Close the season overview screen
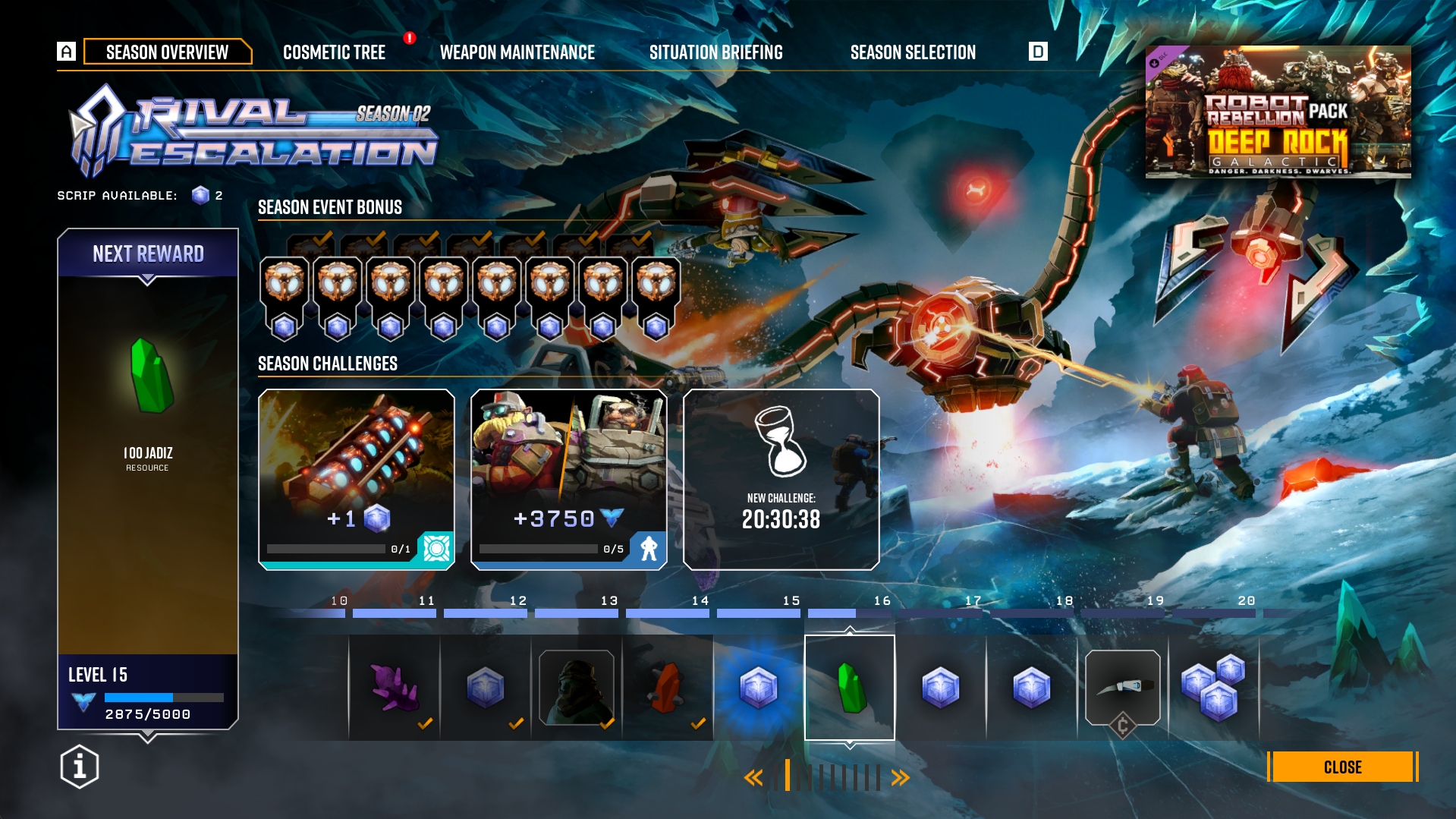Screen dimensions: 1456x819 coord(1341,767)
